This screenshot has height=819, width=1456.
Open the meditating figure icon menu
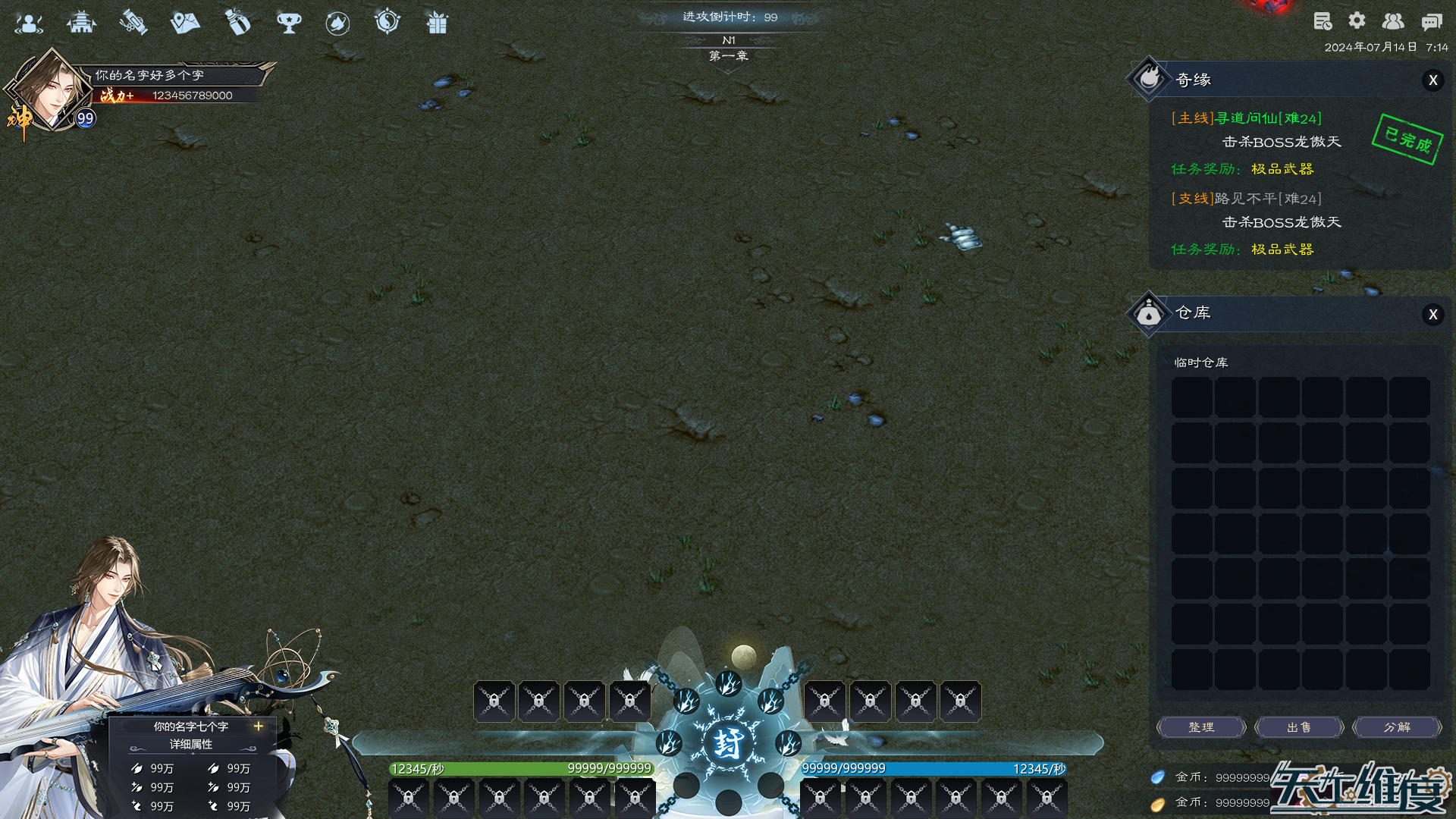(29, 23)
